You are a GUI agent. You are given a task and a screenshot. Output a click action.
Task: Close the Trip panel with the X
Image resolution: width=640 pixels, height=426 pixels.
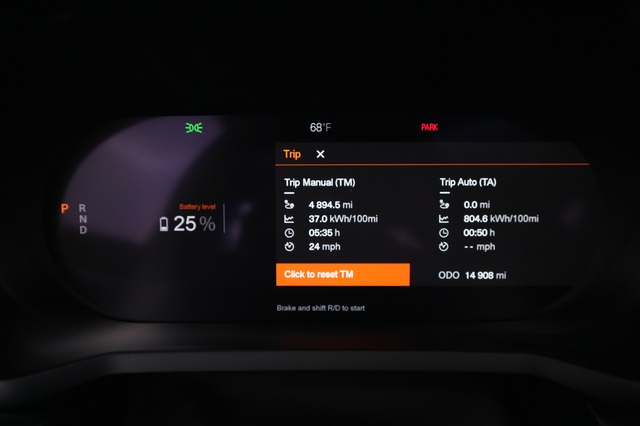pos(320,154)
